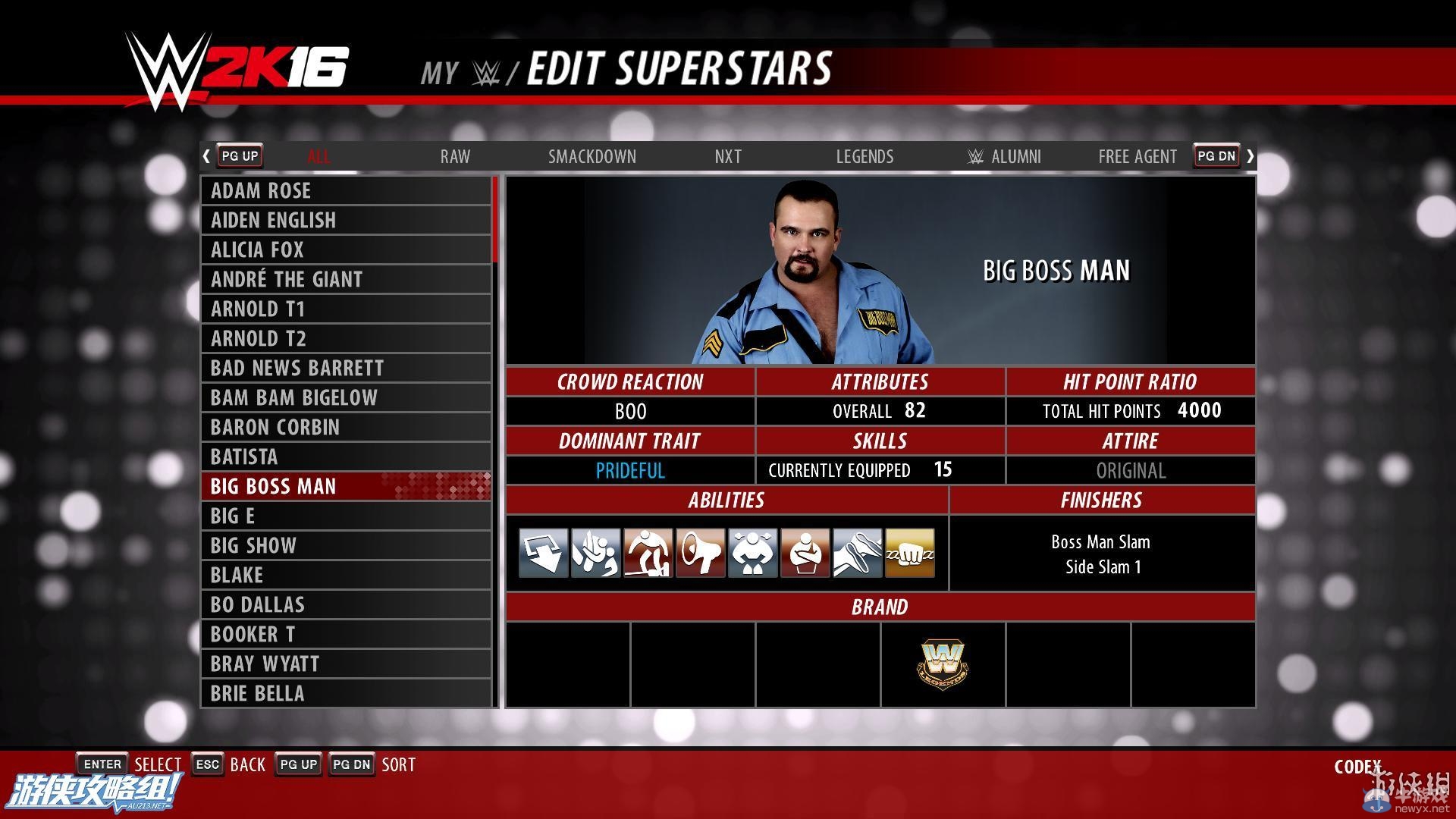This screenshot has width=1456, height=819.
Task: Switch to the LEGENDS roster tab
Action: pos(864,157)
